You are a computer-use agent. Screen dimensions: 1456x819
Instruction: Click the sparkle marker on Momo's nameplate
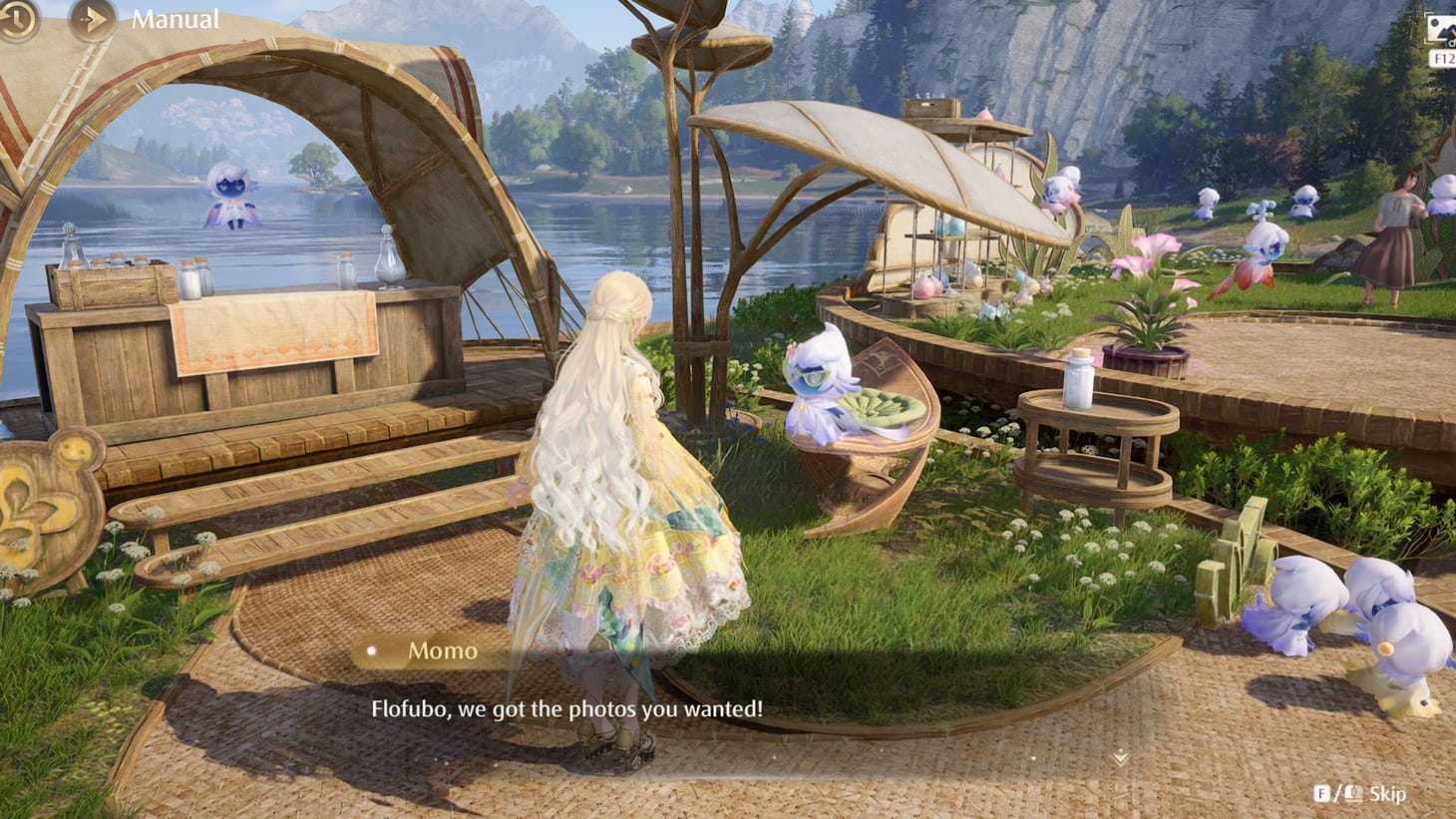pyautogui.click(x=373, y=651)
